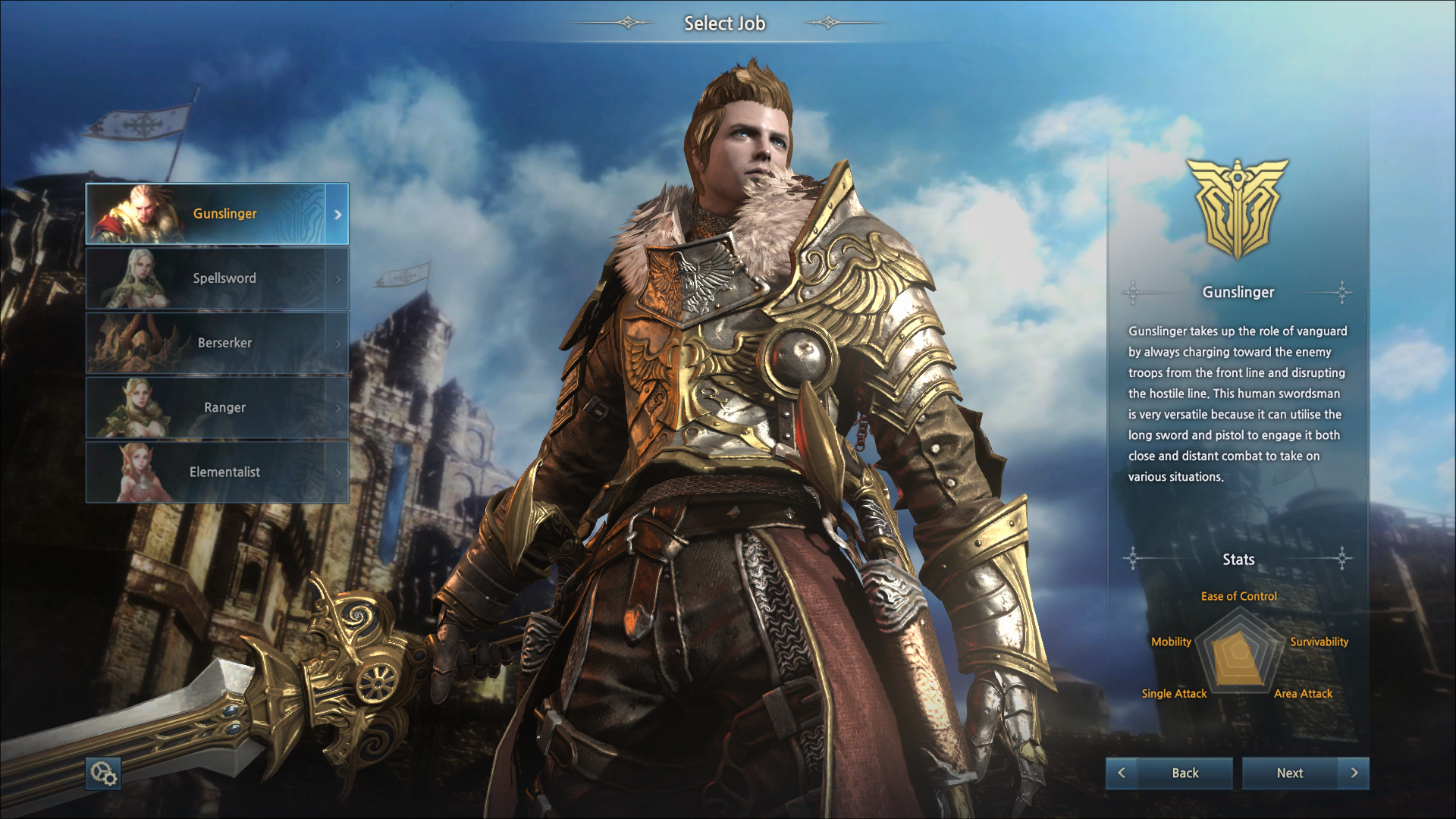Viewport: 1456px width, 819px height.
Task: Open the gear settings icon
Action: [103, 773]
